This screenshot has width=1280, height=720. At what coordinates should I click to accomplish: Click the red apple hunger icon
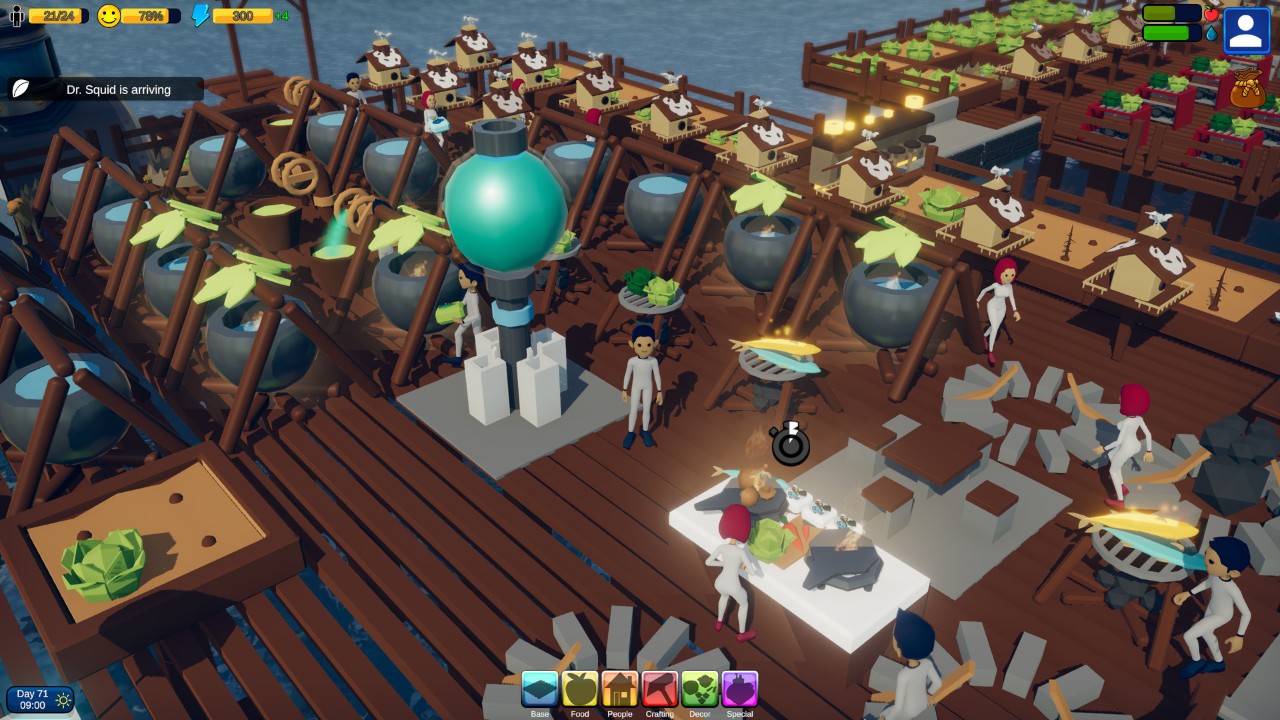click(1212, 13)
